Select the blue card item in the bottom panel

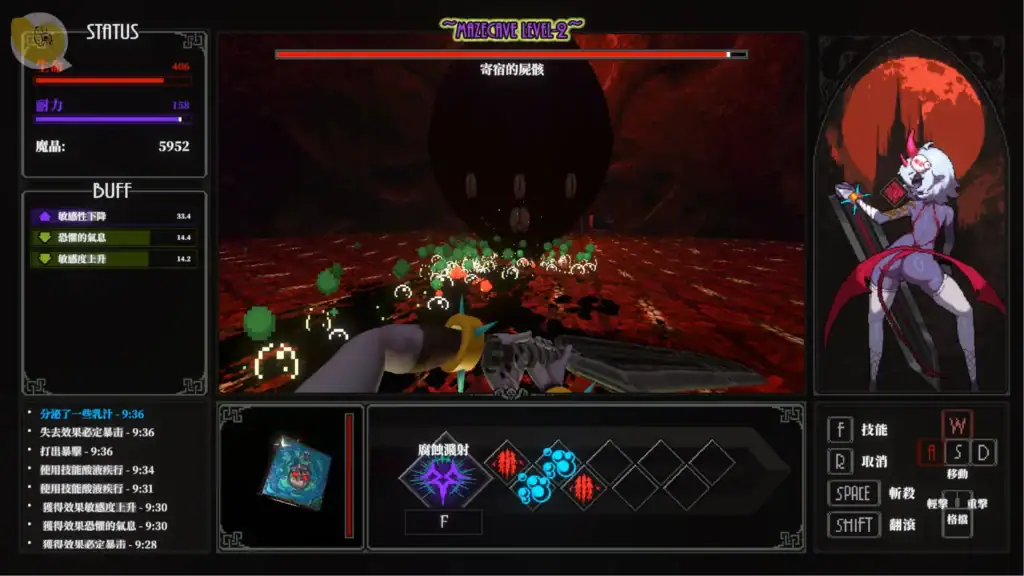(x=297, y=472)
